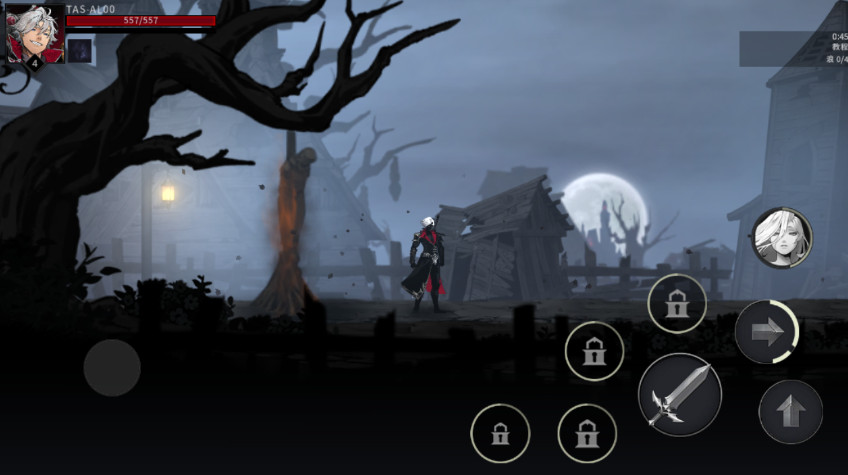The height and width of the screenshot is (475, 848).
Task: Switch to the white-haired companion portrait
Action: (x=781, y=238)
